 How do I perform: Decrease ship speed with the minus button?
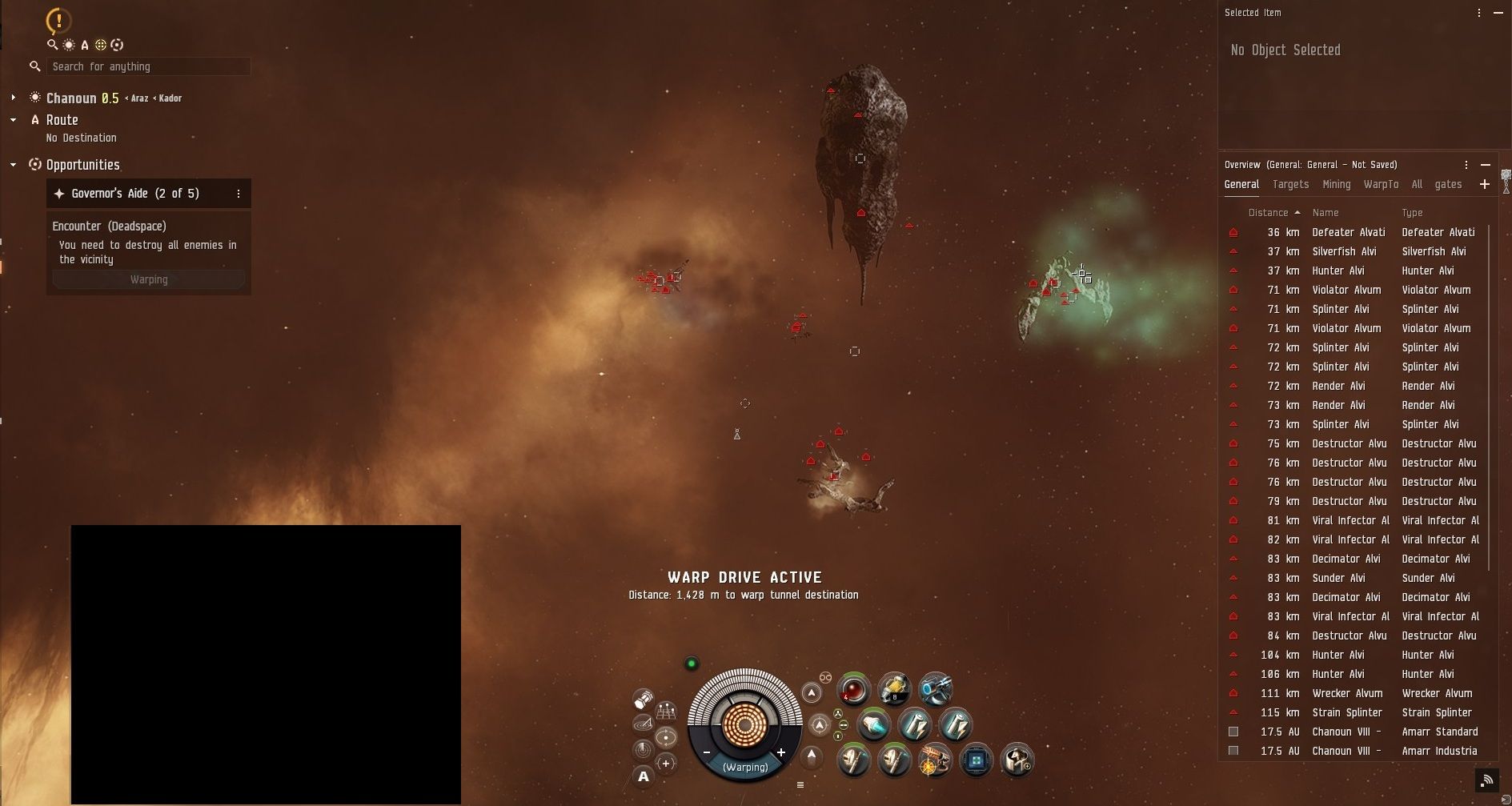click(x=707, y=752)
